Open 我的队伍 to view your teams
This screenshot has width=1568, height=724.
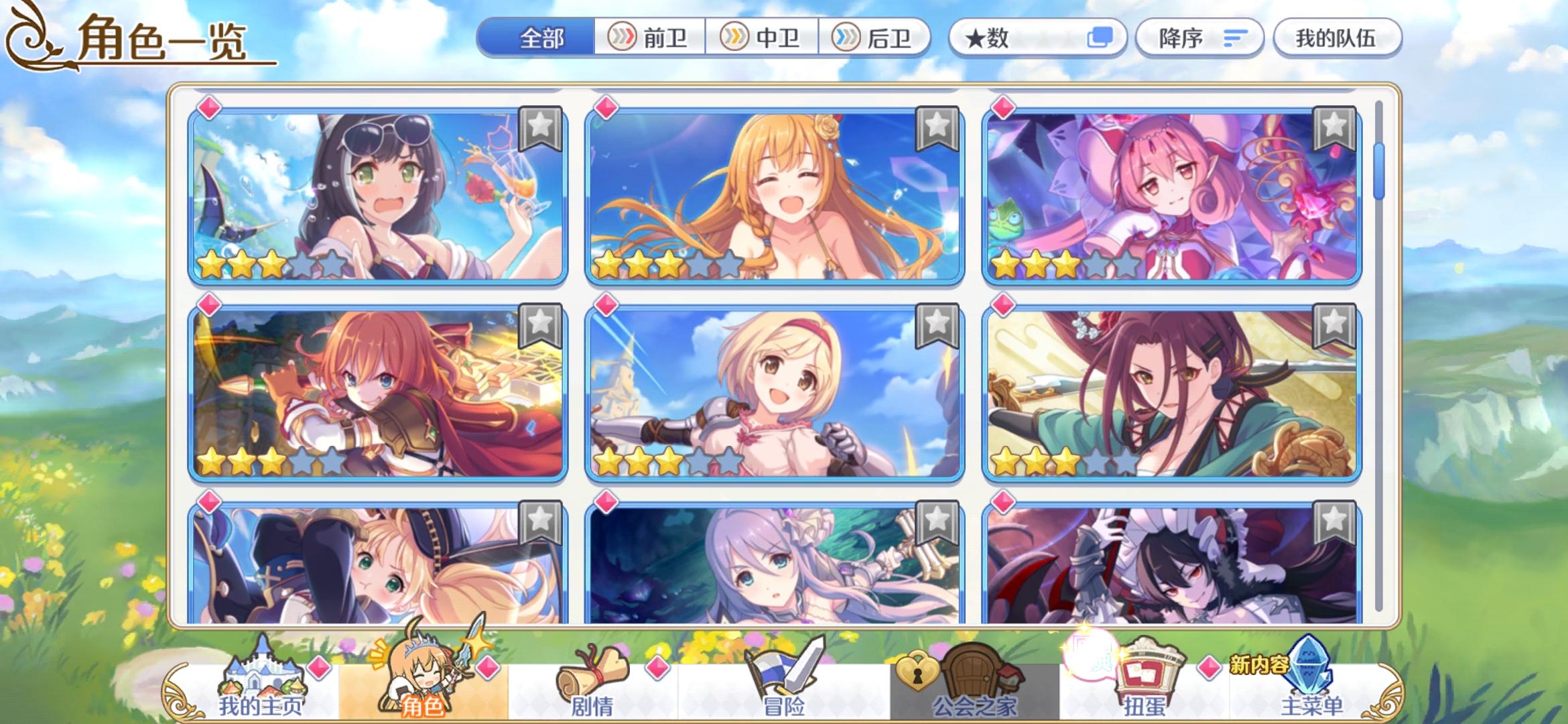[x=1337, y=40]
